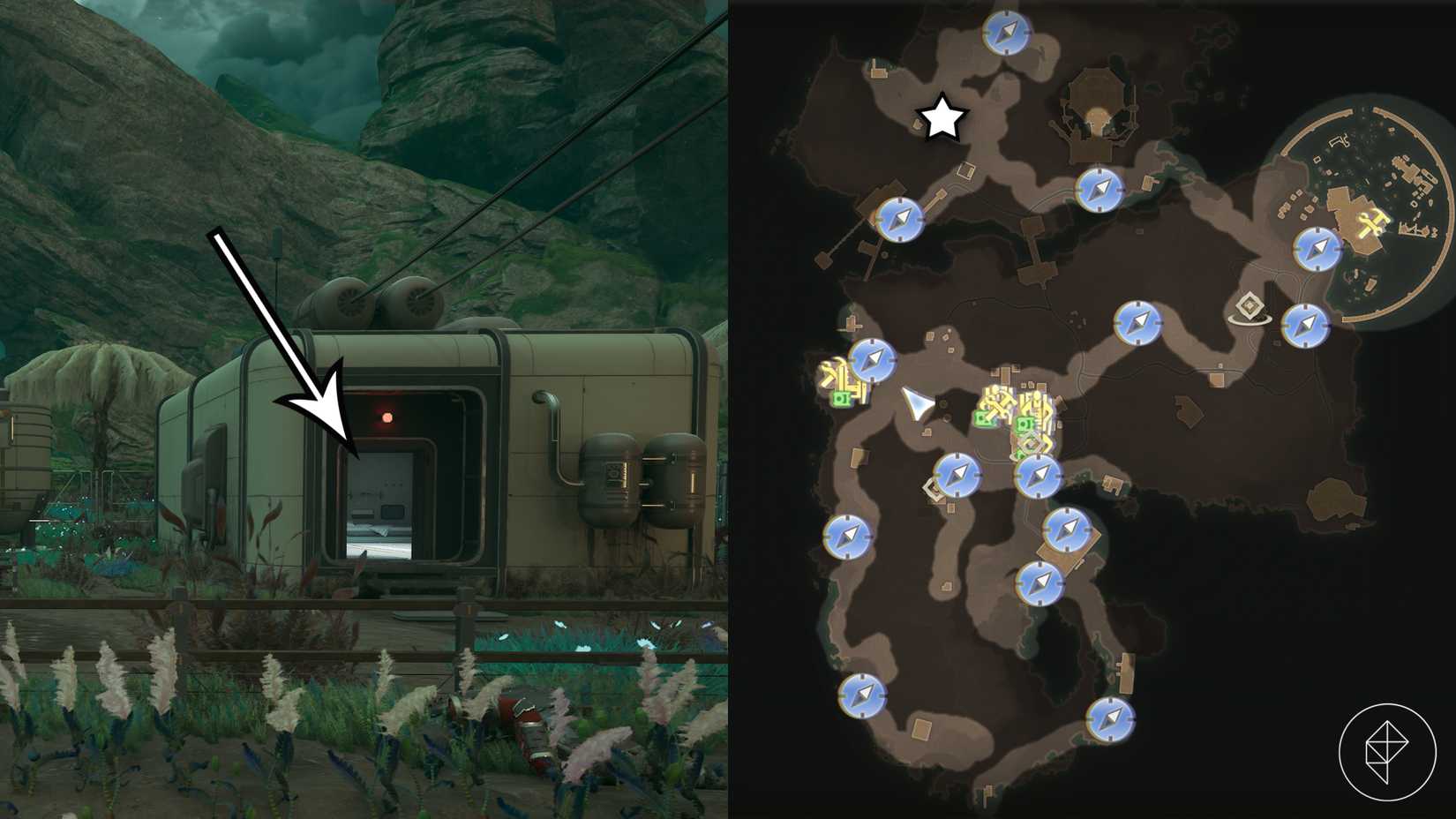This screenshot has width=1456, height=819.
Task: Click the player position arrow on the map
Action: point(918,404)
